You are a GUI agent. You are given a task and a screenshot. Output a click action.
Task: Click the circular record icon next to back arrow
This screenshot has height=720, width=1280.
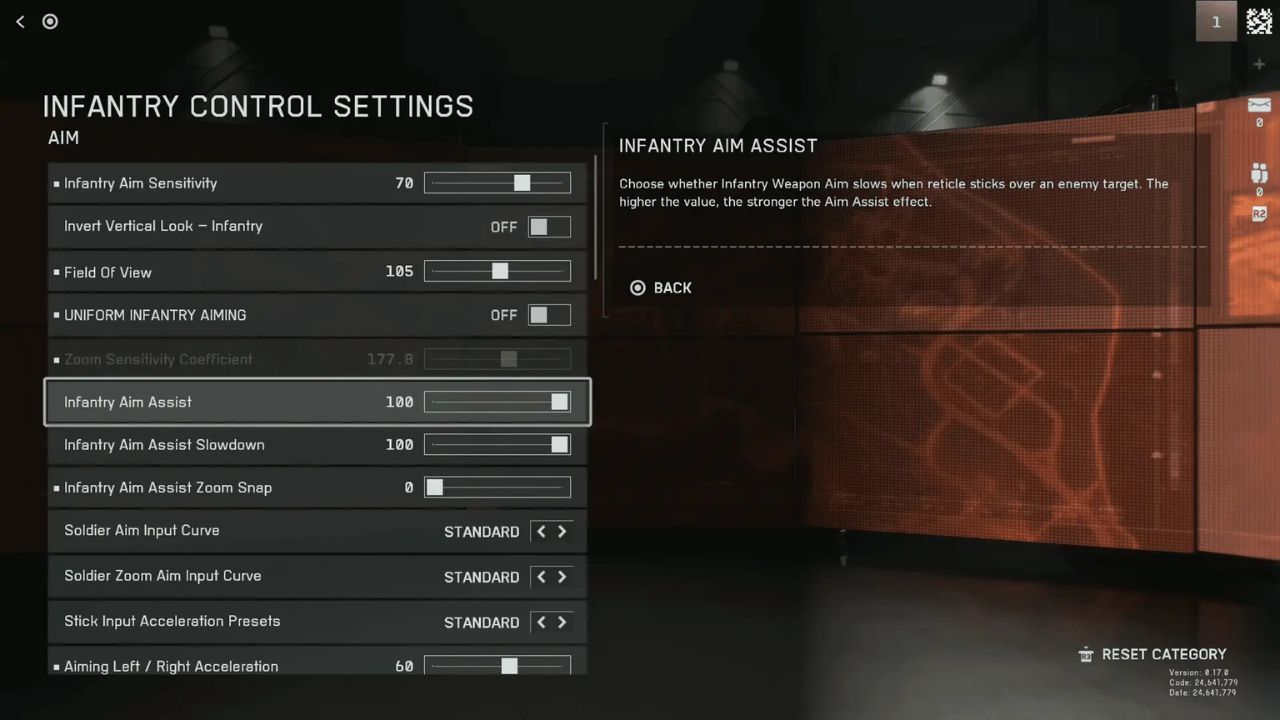click(50, 21)
